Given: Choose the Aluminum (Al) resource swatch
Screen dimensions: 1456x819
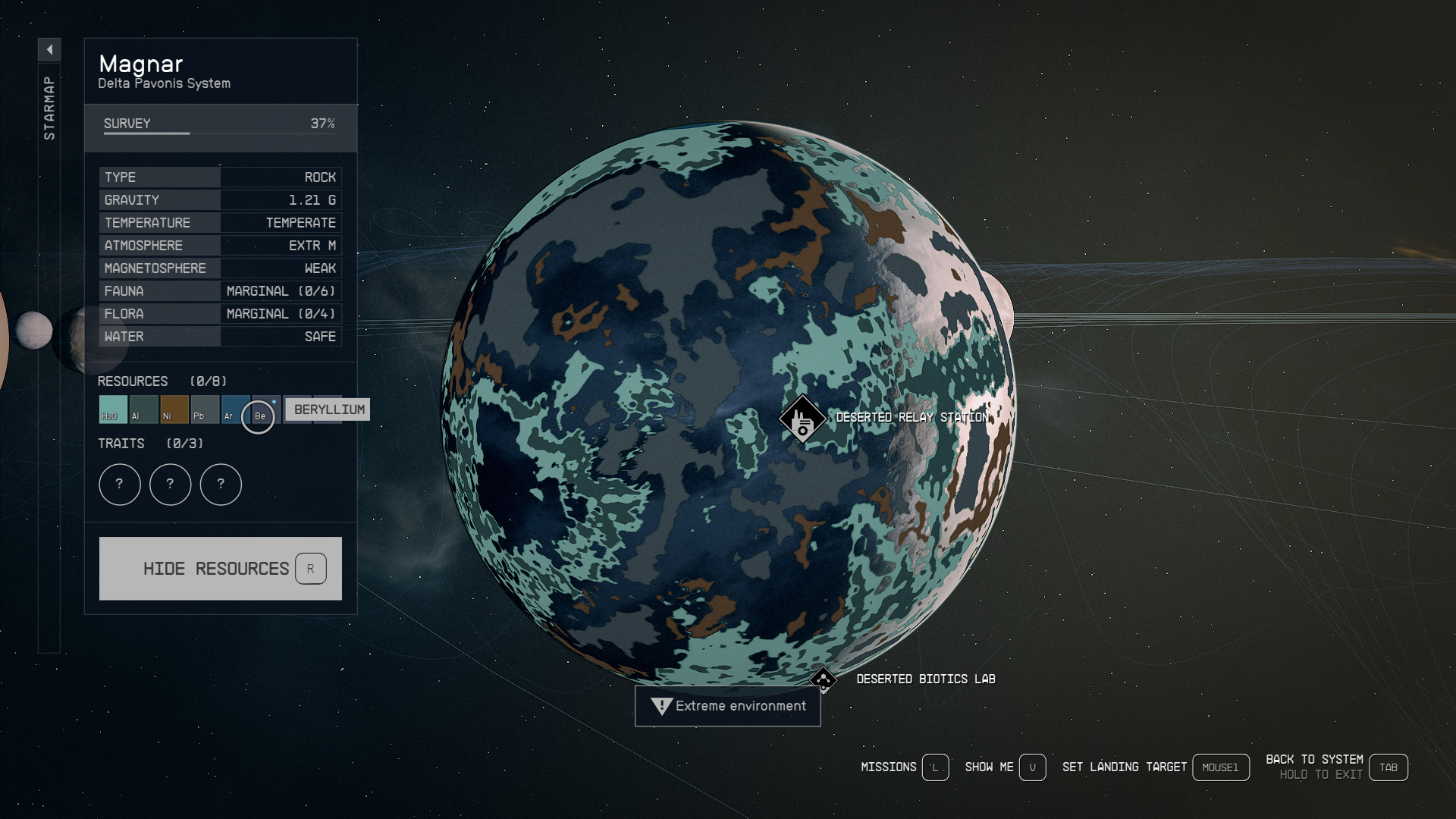Looking at the screenshot, I should point(143,409).
